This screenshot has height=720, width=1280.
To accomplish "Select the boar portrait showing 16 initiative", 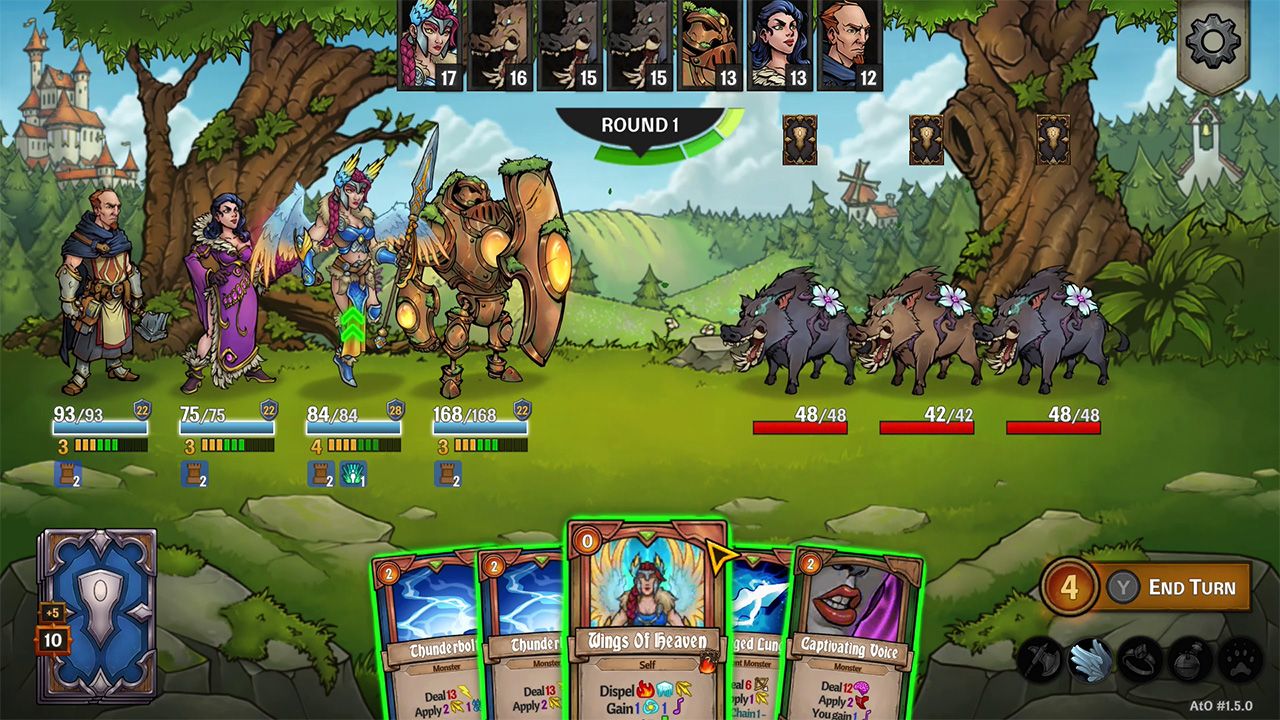I will tap(498, 45).
